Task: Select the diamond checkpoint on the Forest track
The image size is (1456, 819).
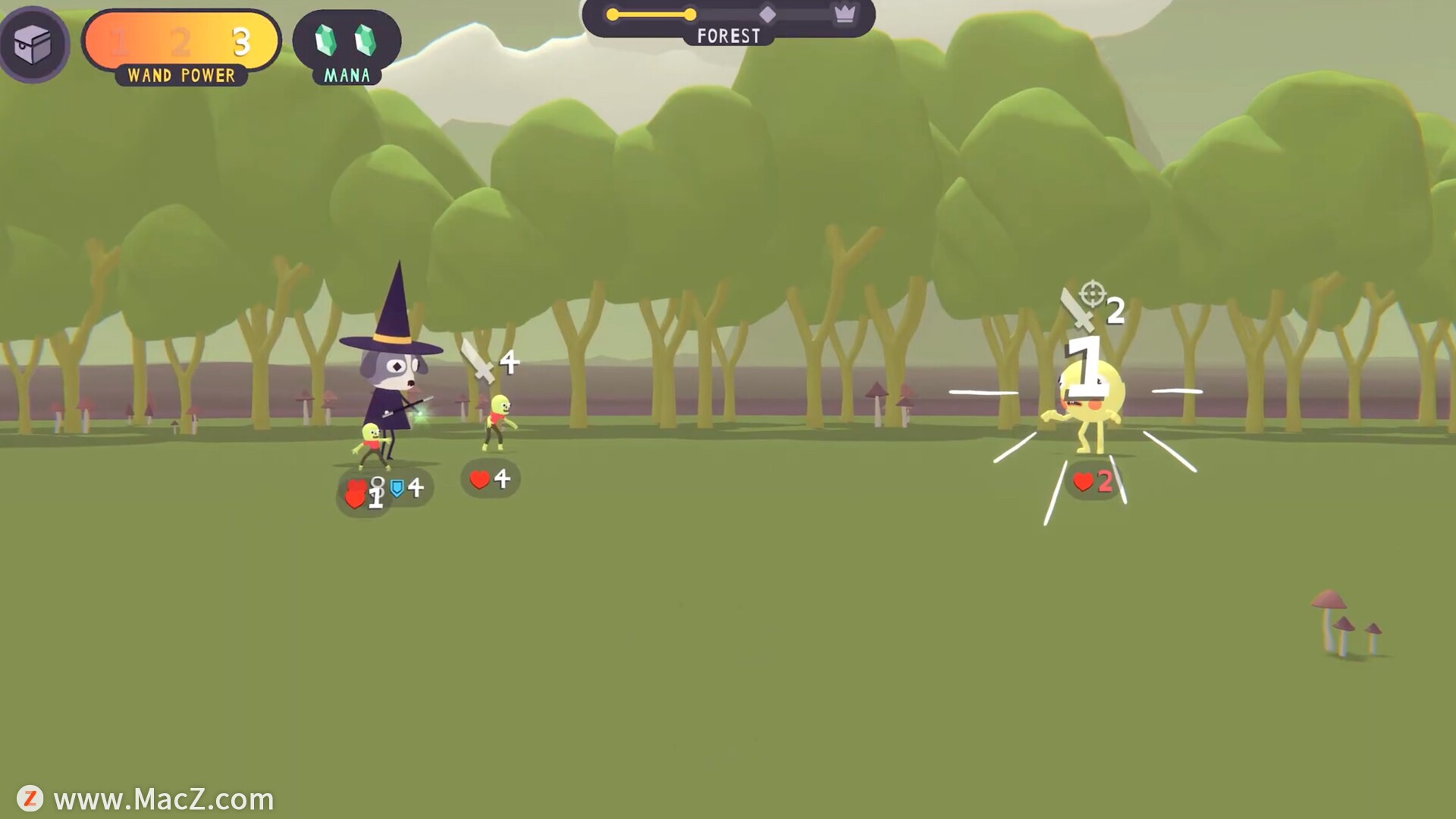Action: pyautogui.click(x=767, y=14)
